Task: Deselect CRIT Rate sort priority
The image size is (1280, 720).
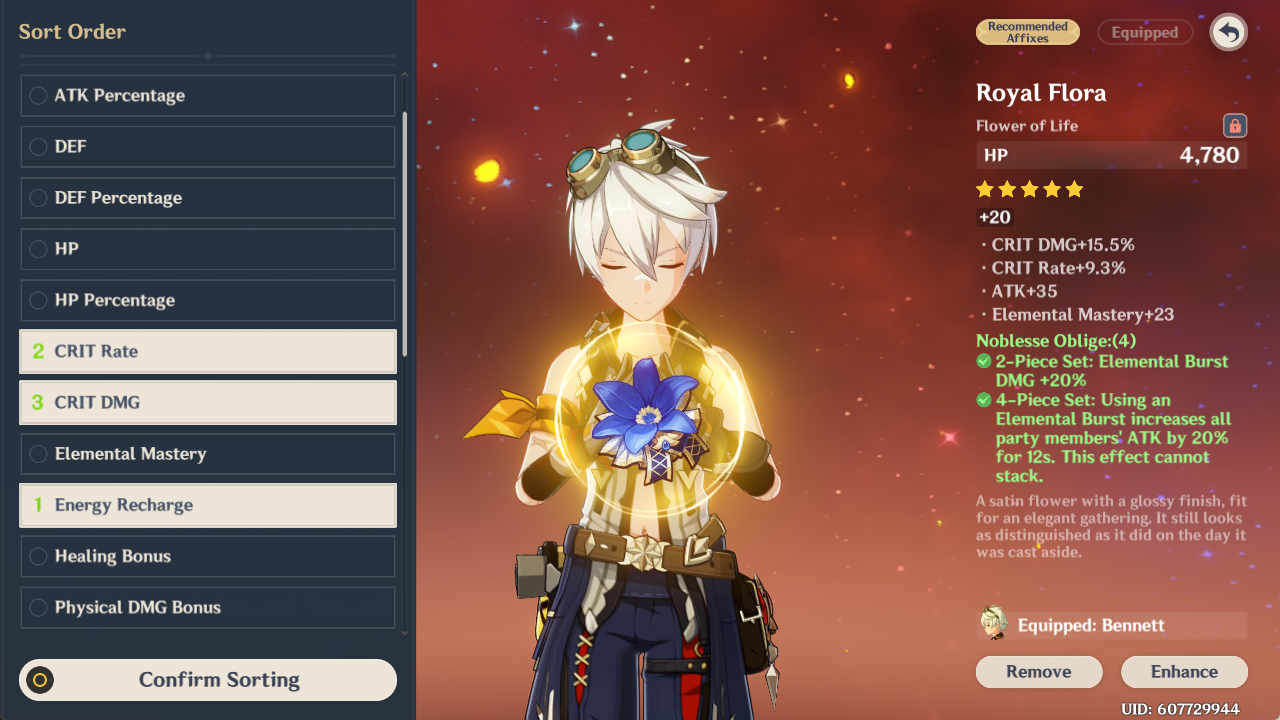Action: click(x=208, y=351)
